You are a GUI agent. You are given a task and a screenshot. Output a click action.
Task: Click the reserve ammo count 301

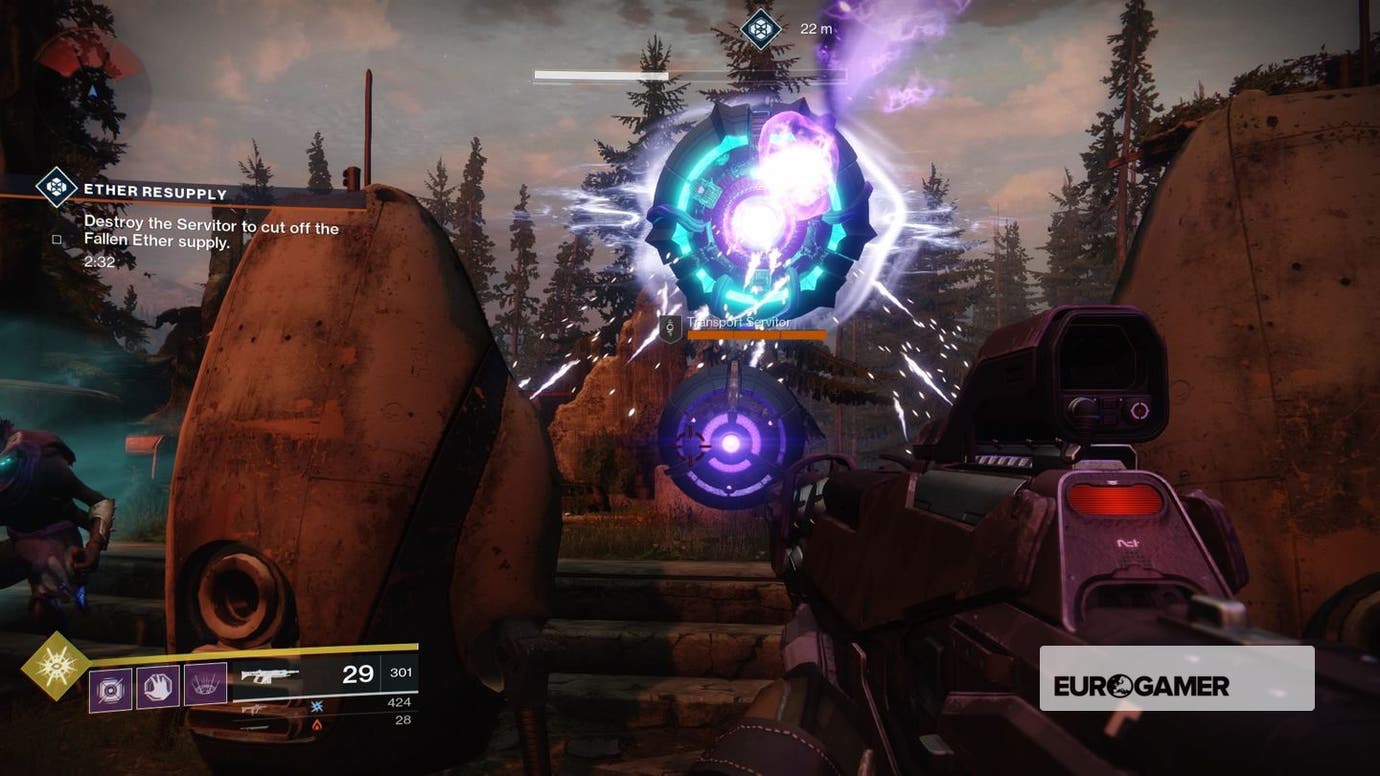coord(400,674)
